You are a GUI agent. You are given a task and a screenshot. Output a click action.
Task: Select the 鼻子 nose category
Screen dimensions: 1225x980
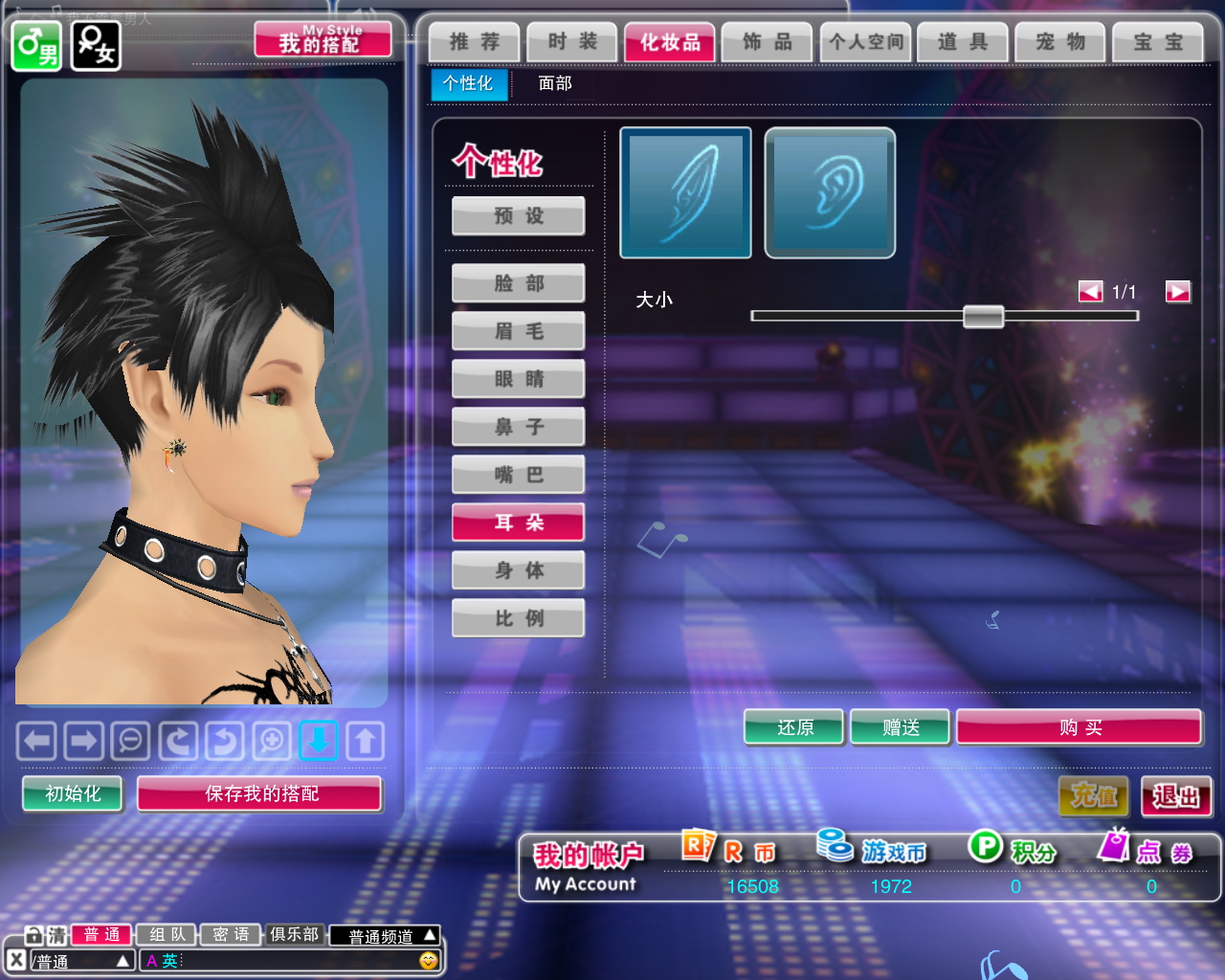[519, 427]
